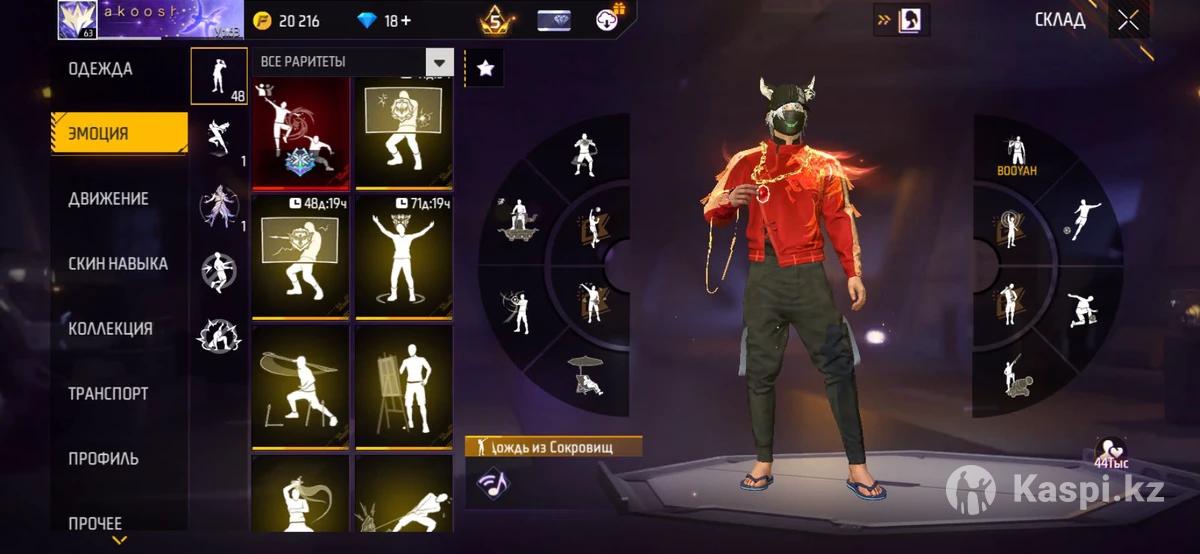The image size is (1200, 554).
Task: Open the rank 5 badge icon
Action: click(494, 20)
